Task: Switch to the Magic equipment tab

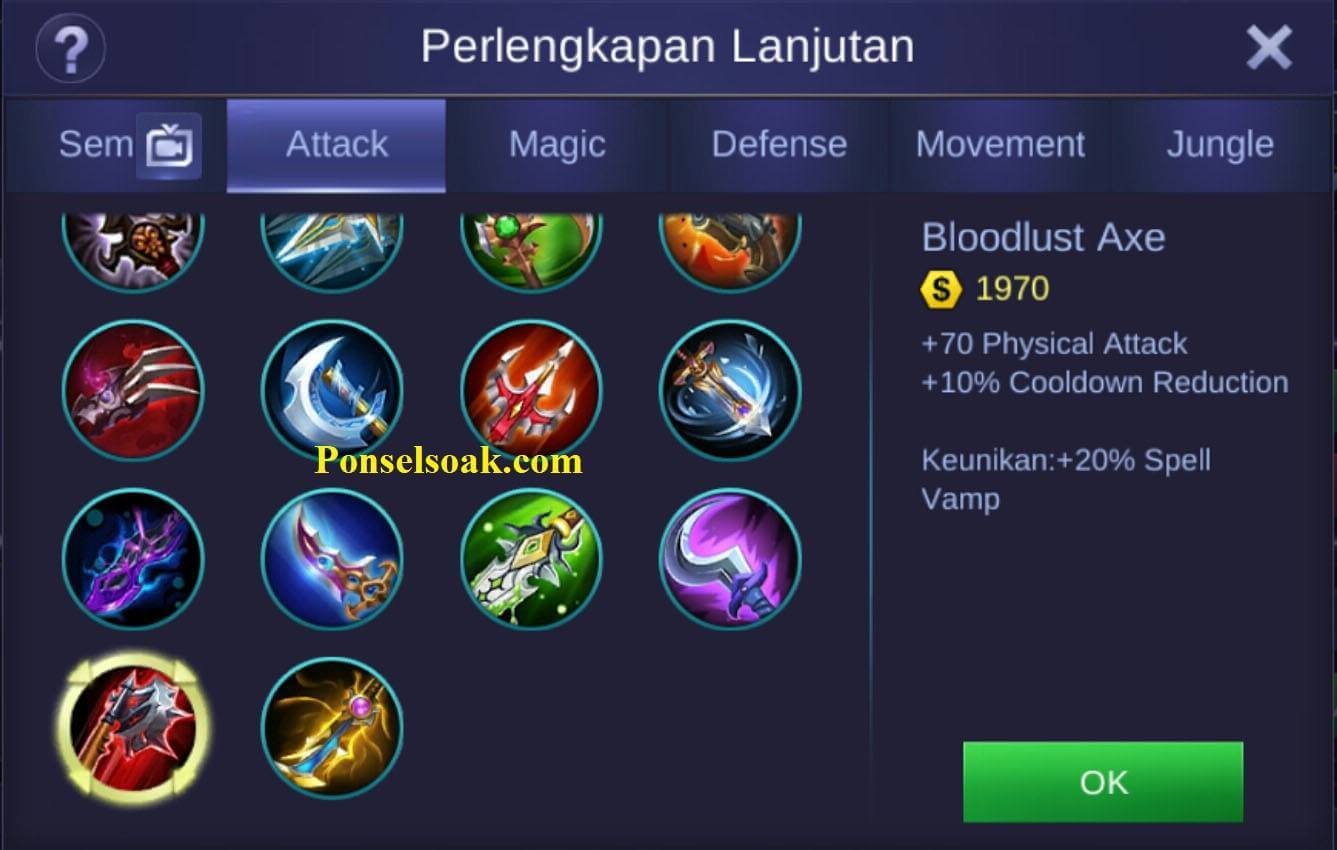Action: point(557,144)
